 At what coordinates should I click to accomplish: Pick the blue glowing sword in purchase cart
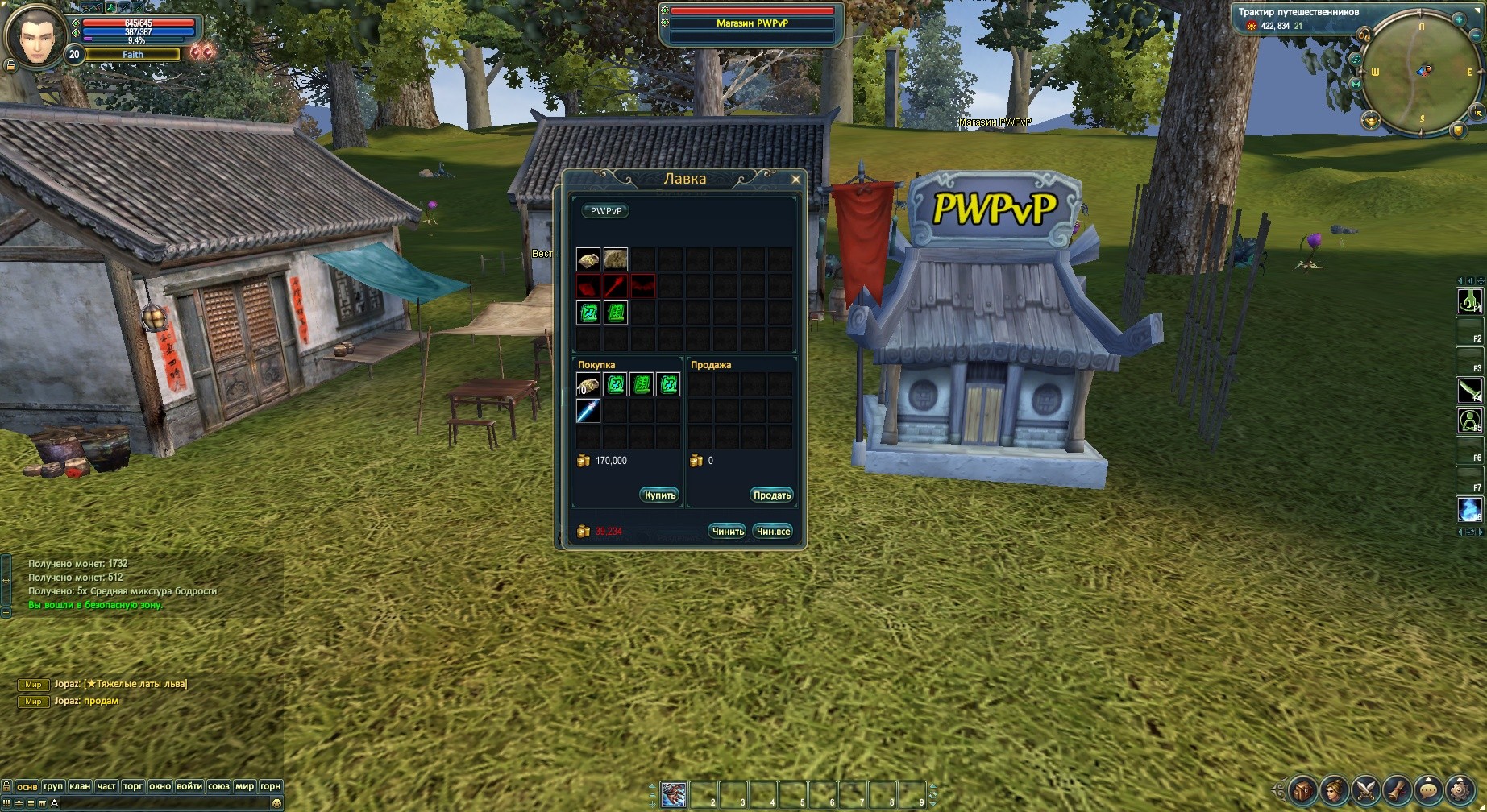click(588, 412)
